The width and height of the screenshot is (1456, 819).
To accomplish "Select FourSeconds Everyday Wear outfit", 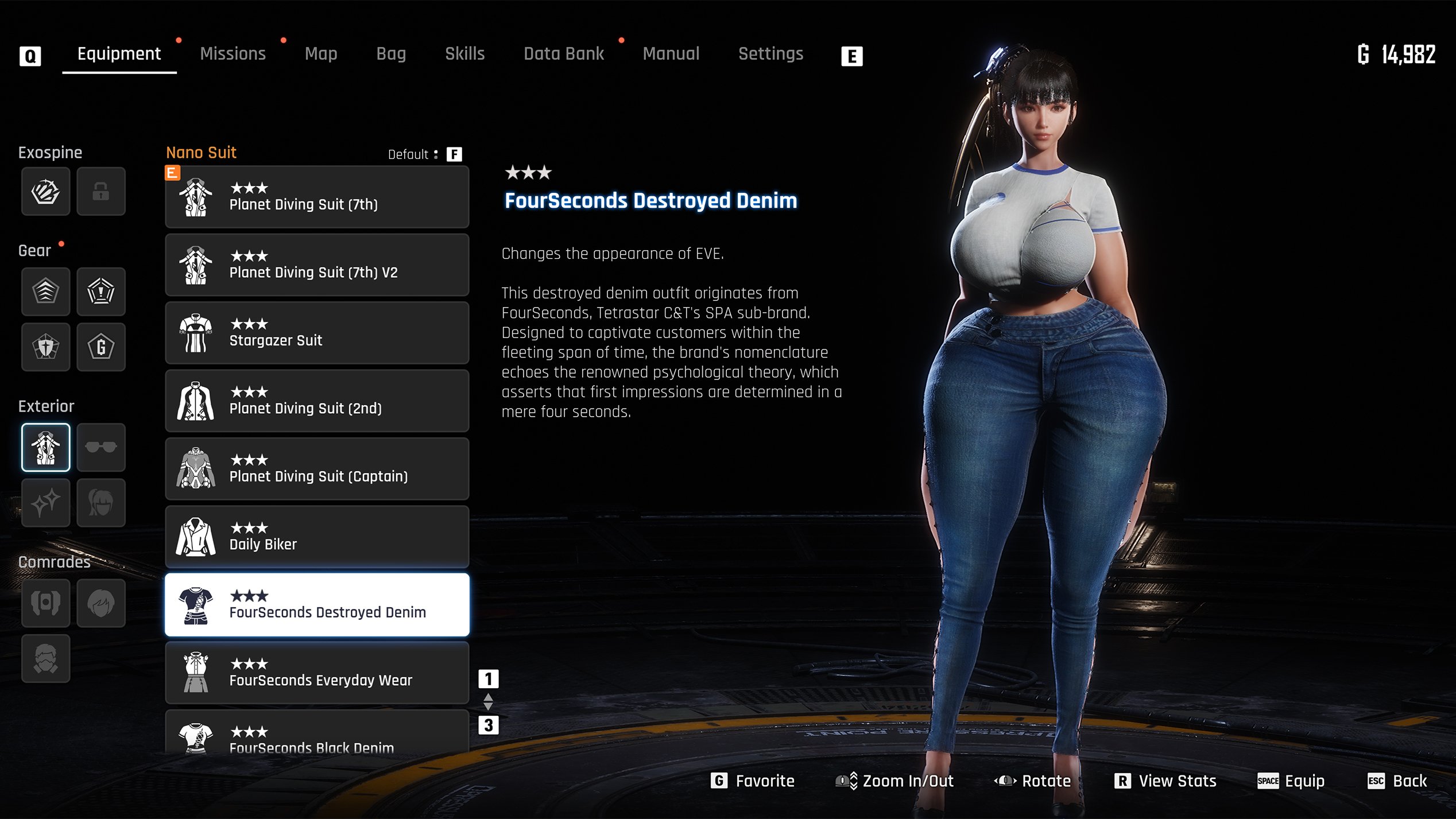I will [x=317, y=673].
